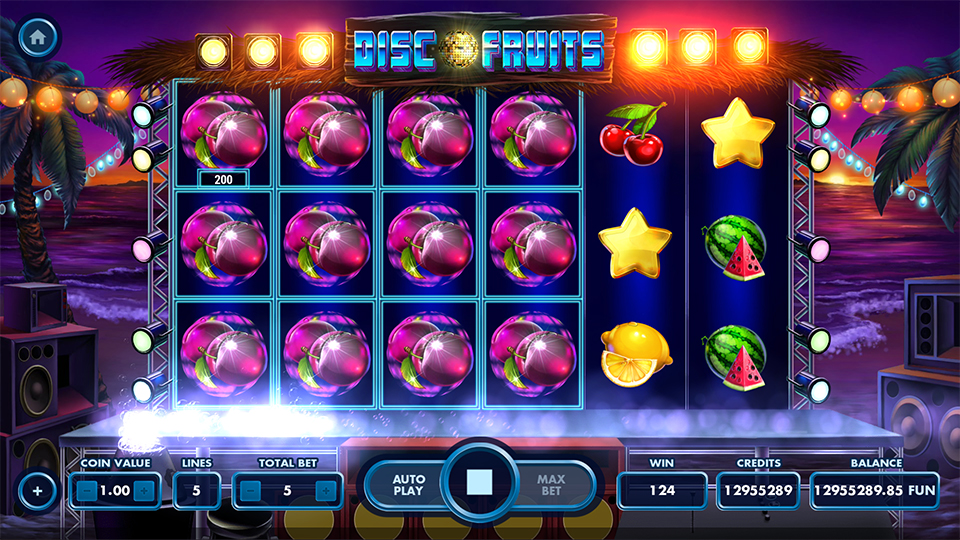Screen dimensions: 960x540
Task: Start Auto Play
Action: tap(408, 485)
